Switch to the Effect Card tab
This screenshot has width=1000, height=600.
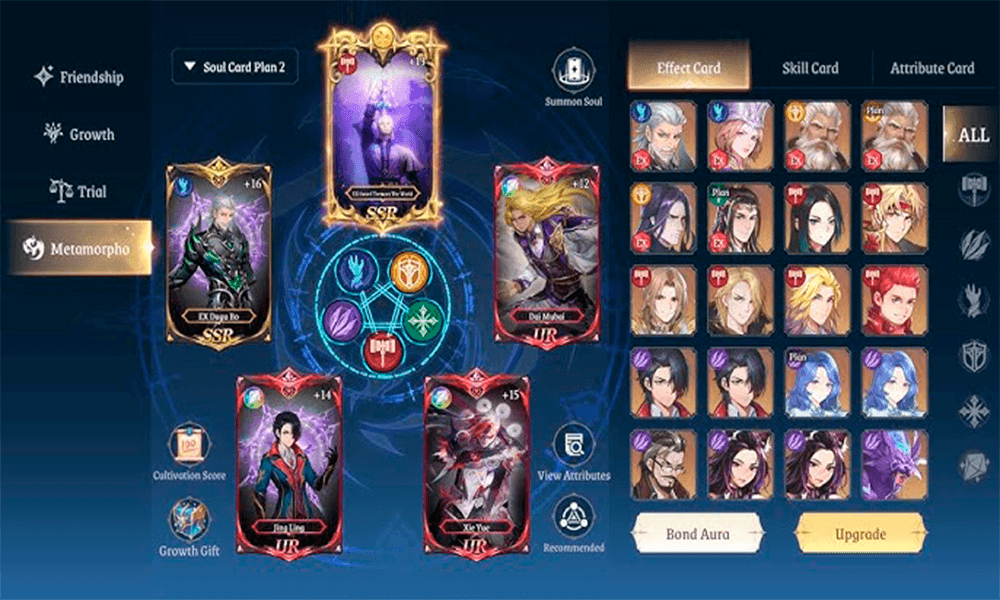click(688, 68)
